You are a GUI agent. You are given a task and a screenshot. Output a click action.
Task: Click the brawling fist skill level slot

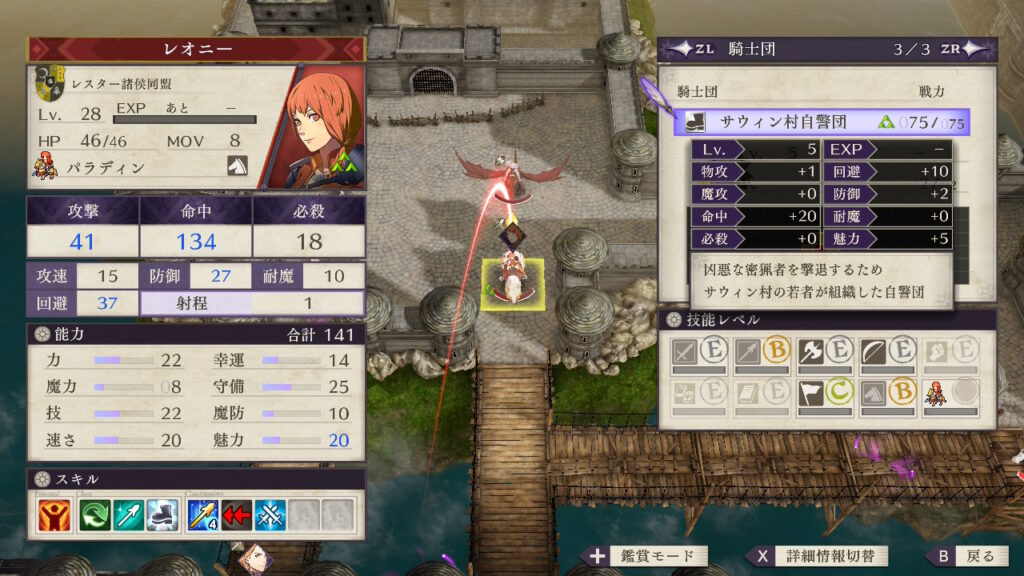951,352
